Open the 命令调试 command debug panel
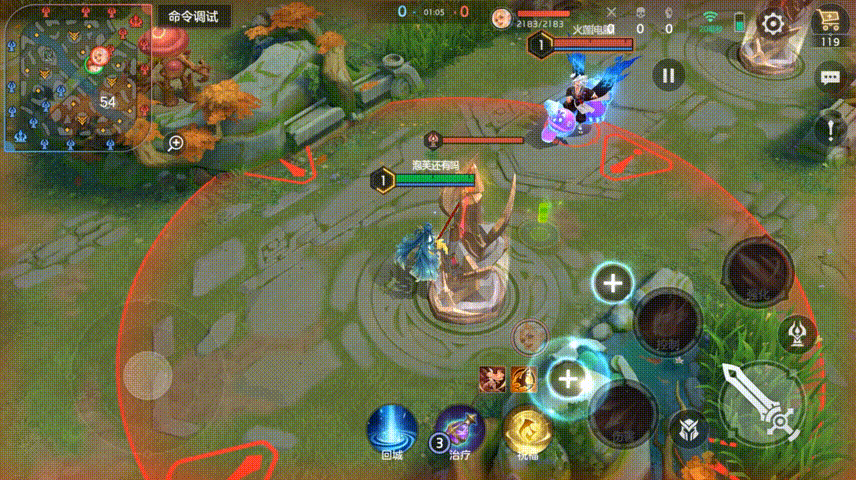Screen dimensions: 856x480 click(194, 17)
